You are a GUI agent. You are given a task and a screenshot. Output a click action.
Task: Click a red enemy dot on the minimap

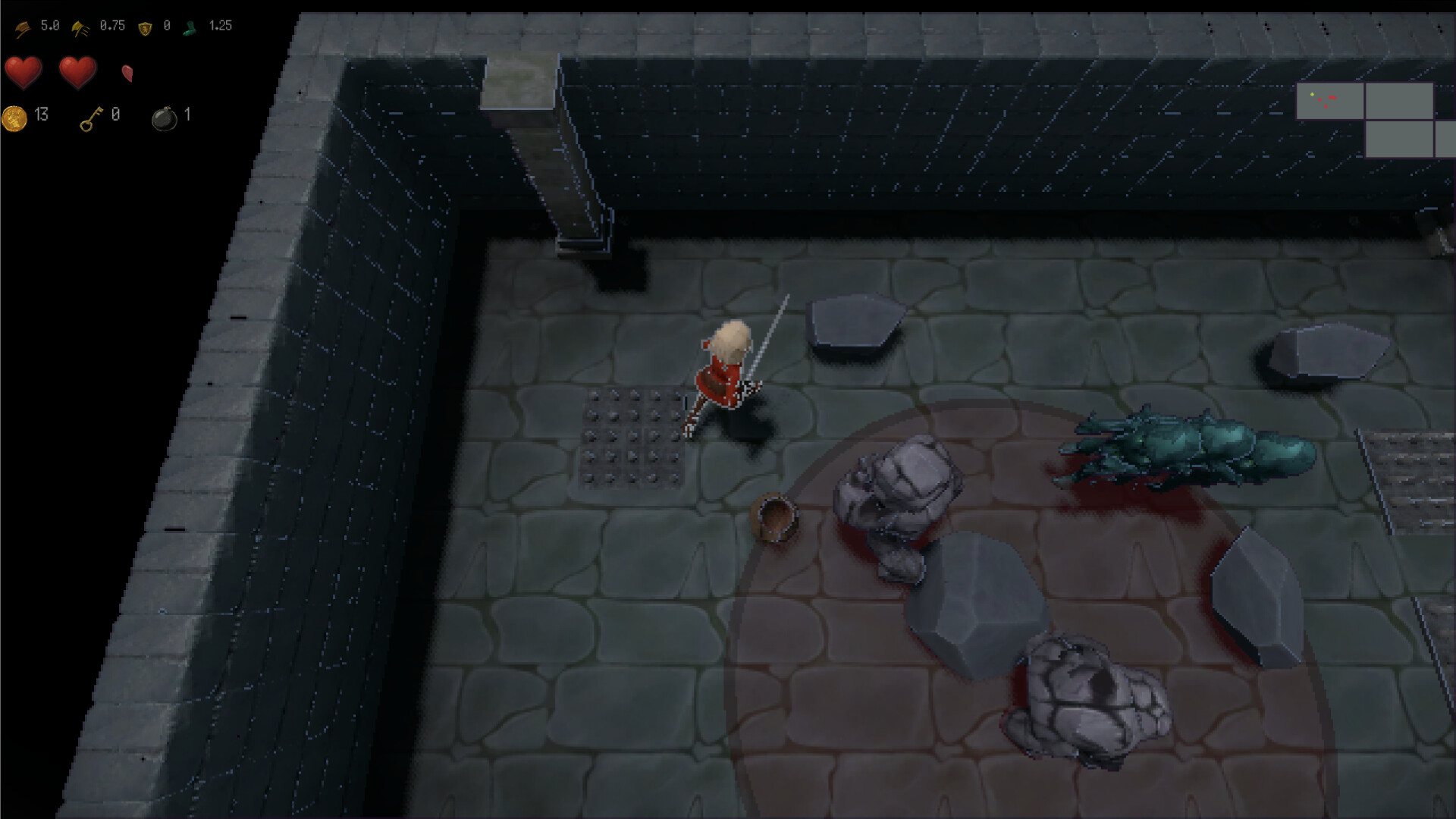pos(1332,98)
